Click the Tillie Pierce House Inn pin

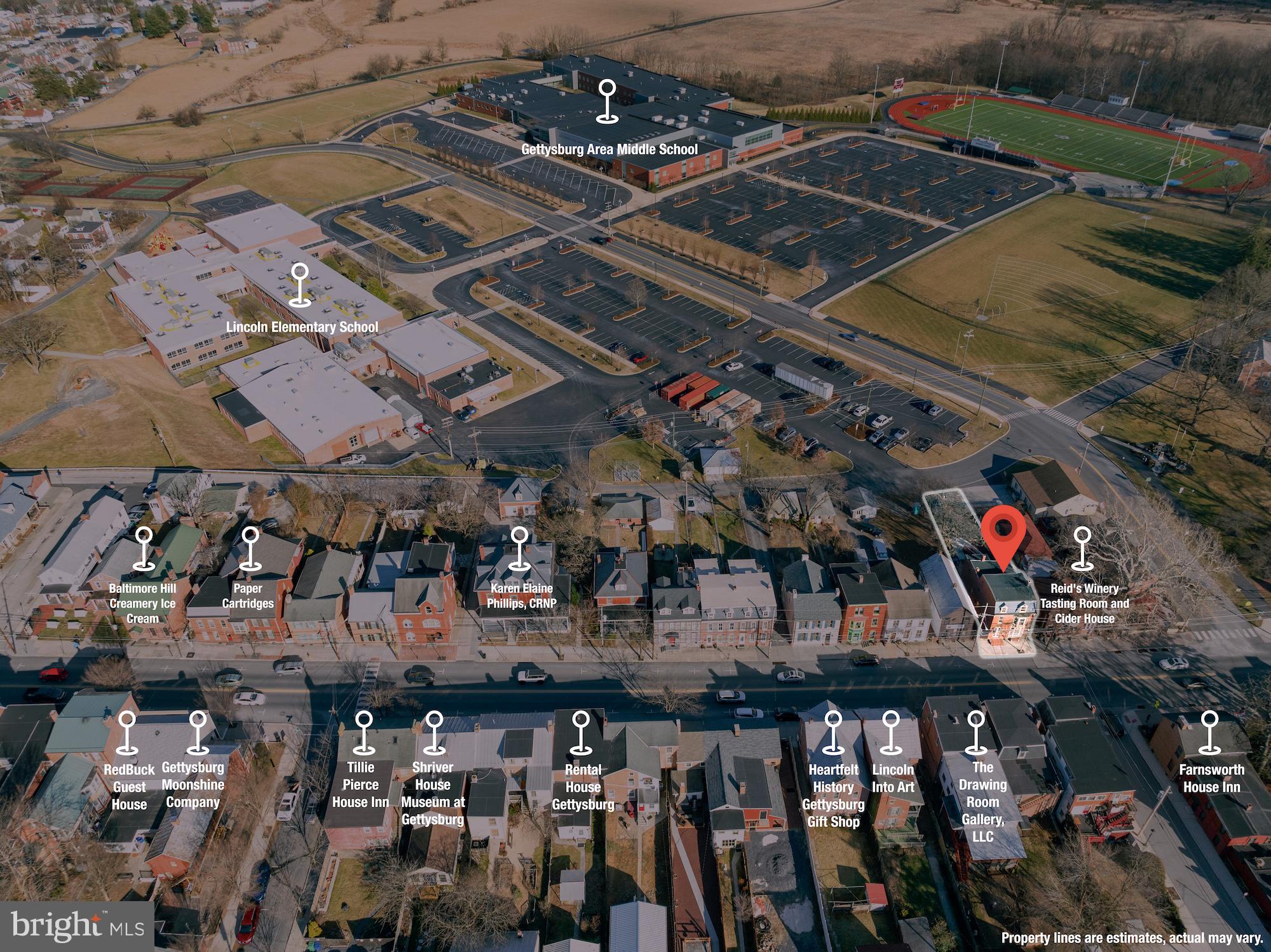click(364, 732)
